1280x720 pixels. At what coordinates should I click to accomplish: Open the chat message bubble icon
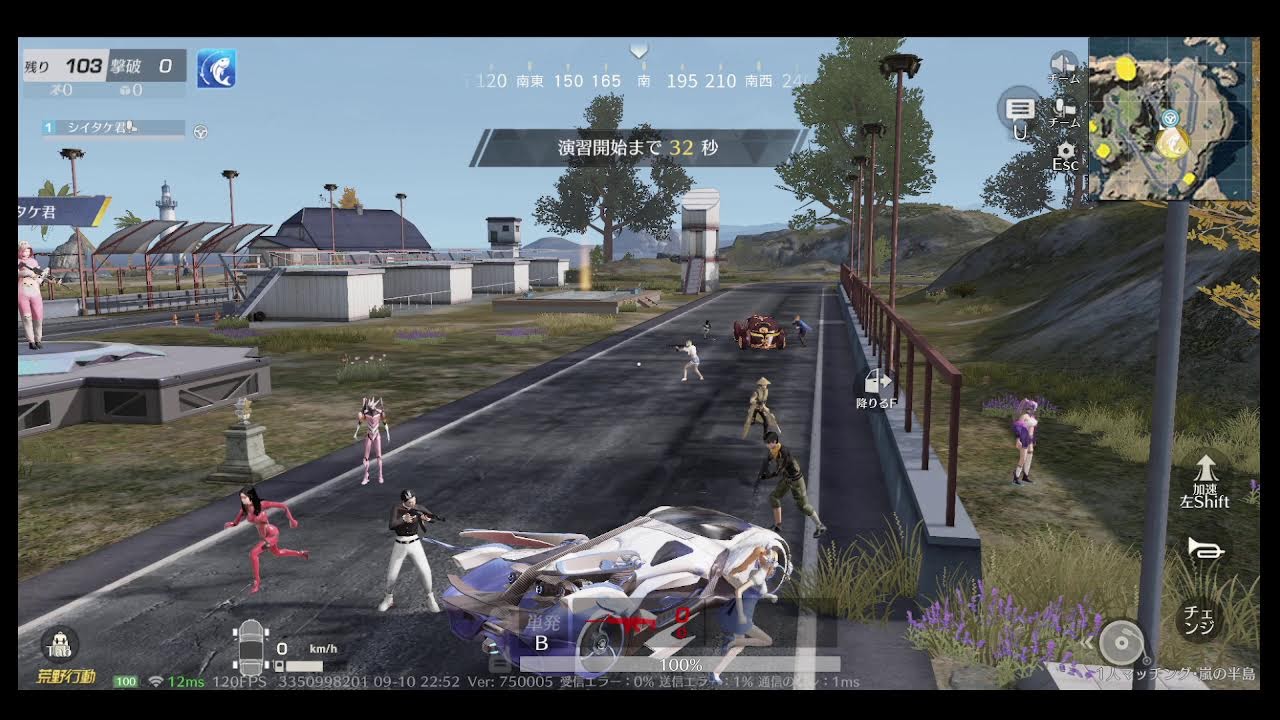[x=1020, y=107]
